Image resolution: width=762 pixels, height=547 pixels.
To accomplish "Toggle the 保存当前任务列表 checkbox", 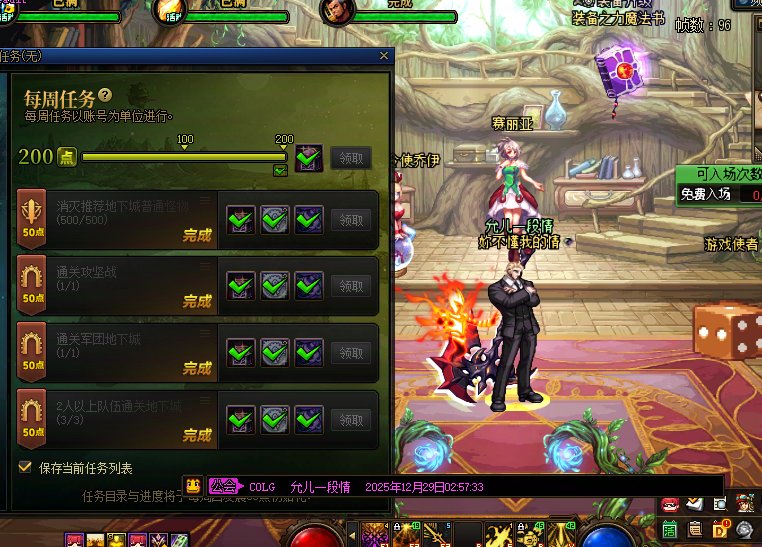I will coord(25,467).
